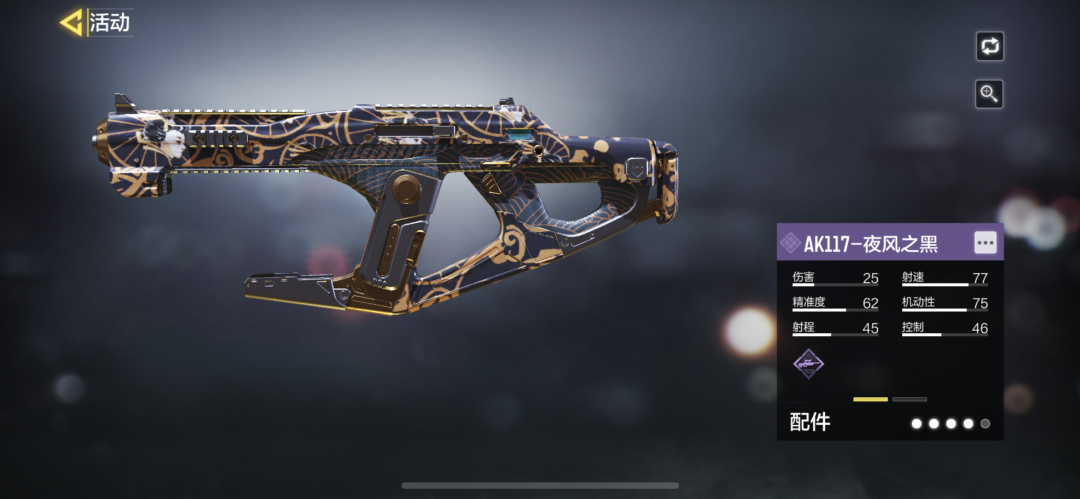1080x499 pixels.
Task: Open the magnifying glass zoom view
Action: (989, 94)
